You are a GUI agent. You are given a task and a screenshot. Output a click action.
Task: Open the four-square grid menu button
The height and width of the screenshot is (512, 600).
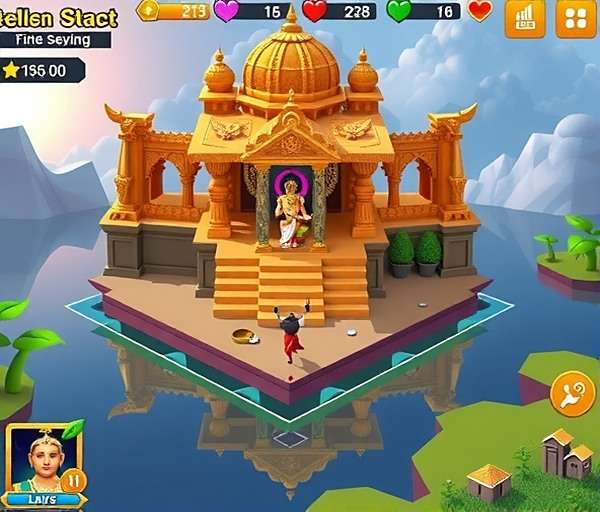pyautogui.click(x=575, y=18)
